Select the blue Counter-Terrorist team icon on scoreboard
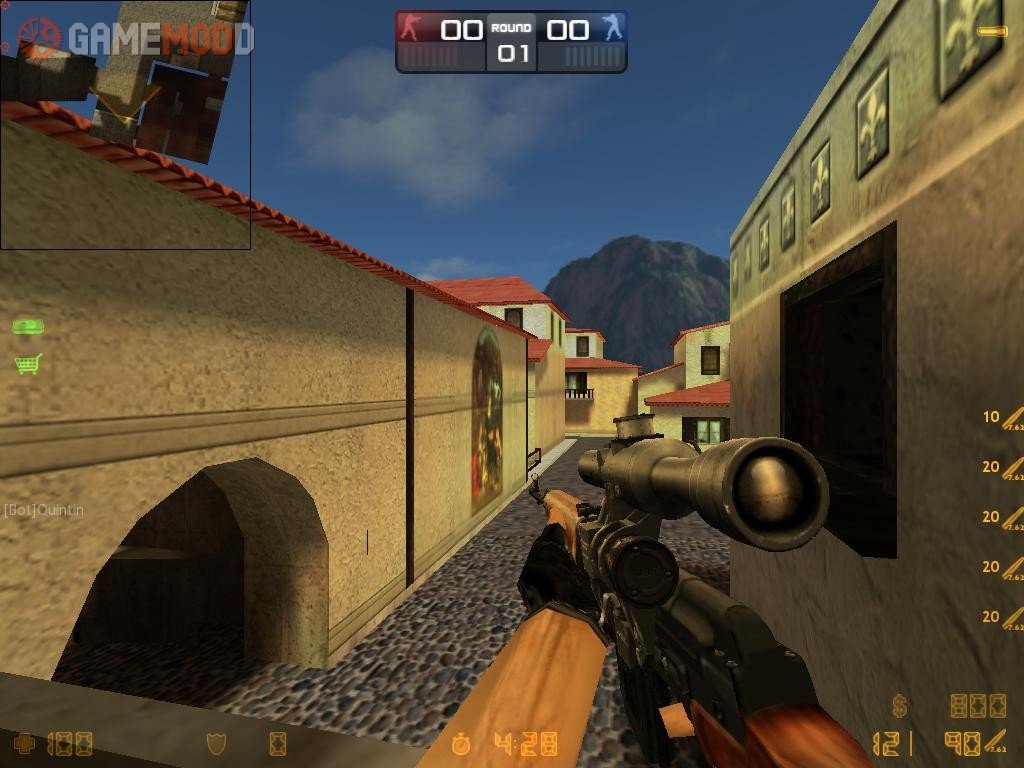The height and width of the screenshot is (768, 1024). click(x=612, y=28)
